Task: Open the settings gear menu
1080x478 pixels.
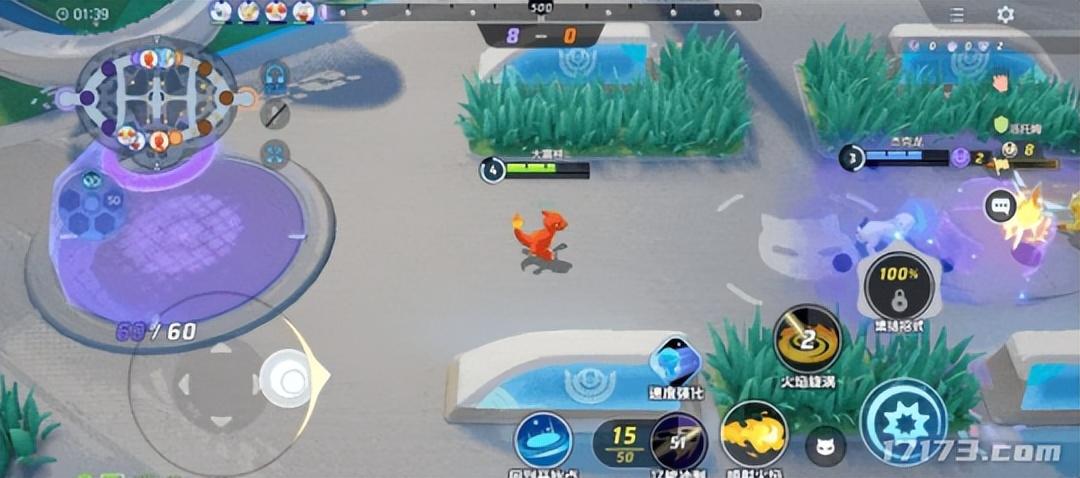Action: [1005, 15]
